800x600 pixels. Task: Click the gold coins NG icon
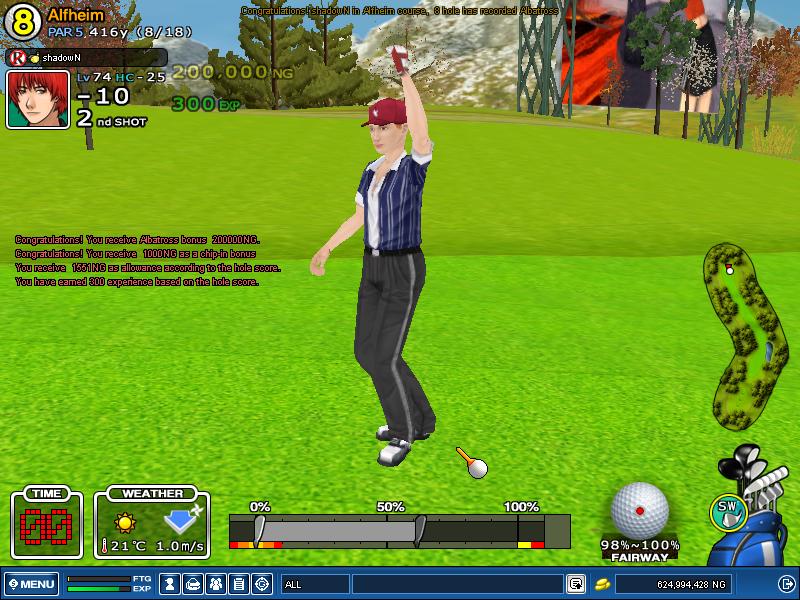[602, 584]
